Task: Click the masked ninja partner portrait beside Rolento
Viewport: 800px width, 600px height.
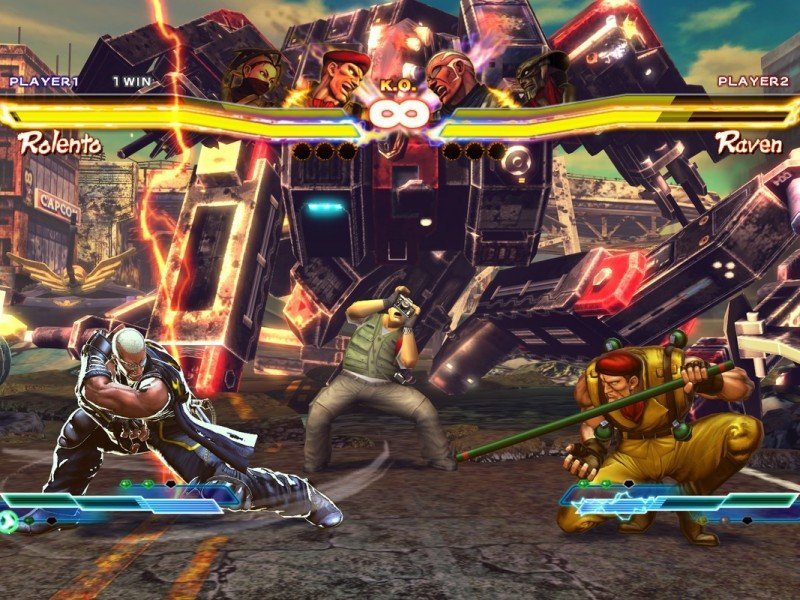Action: pyautogui.click(x=254, y=76)
